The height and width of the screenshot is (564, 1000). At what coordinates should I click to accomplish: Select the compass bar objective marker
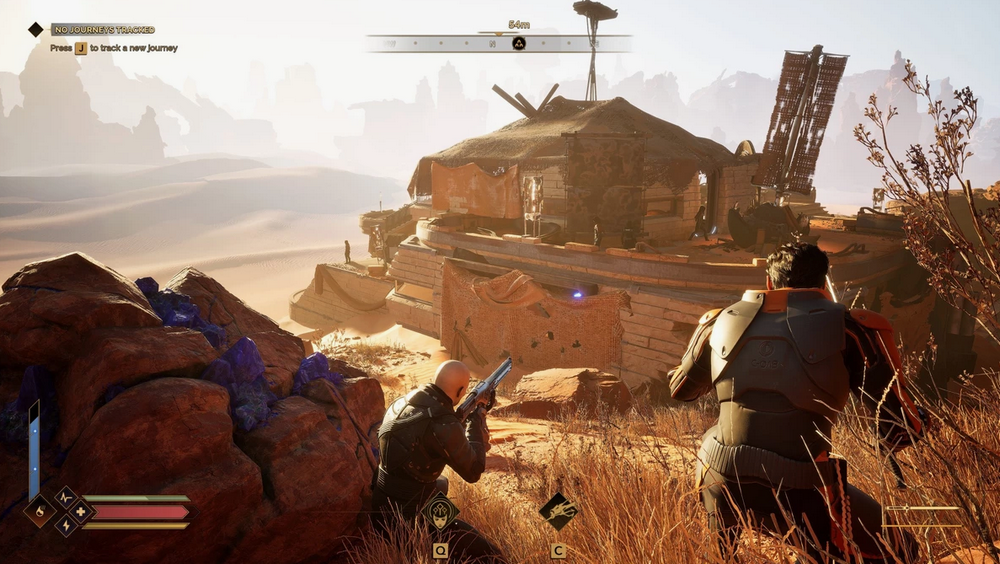[x=519, y=43]
